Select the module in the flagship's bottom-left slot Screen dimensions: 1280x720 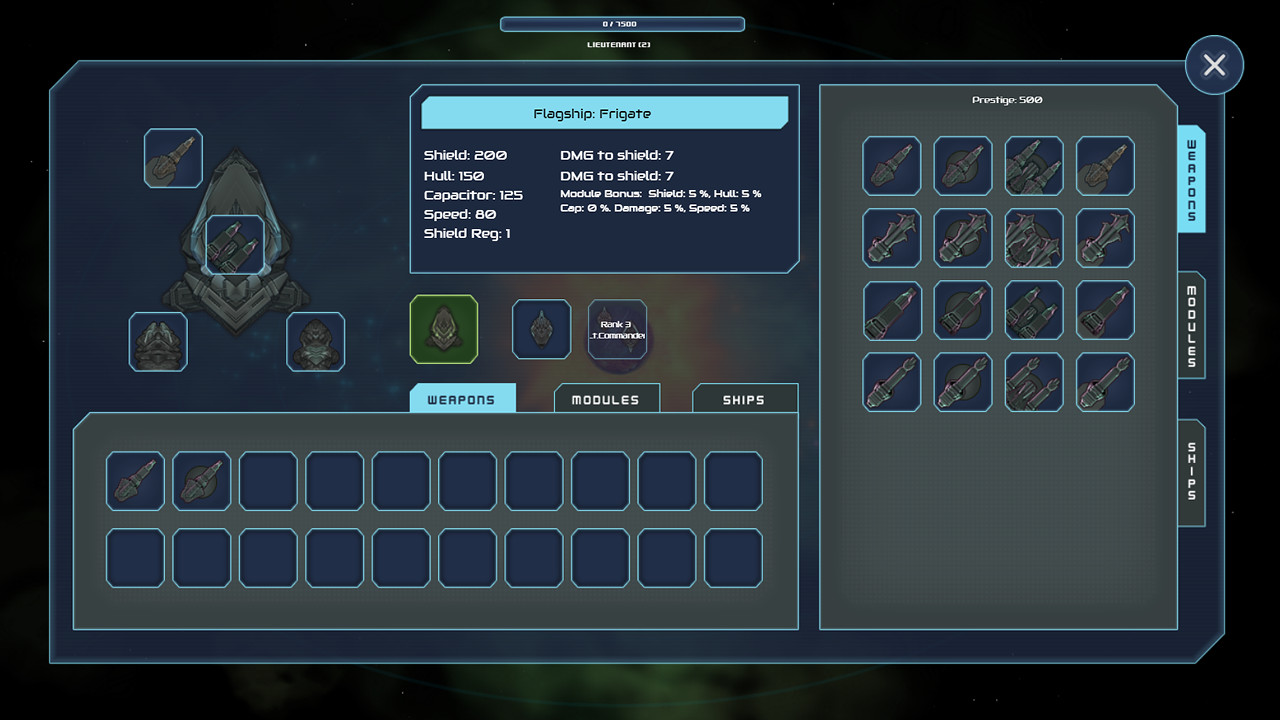pos(157,341)
